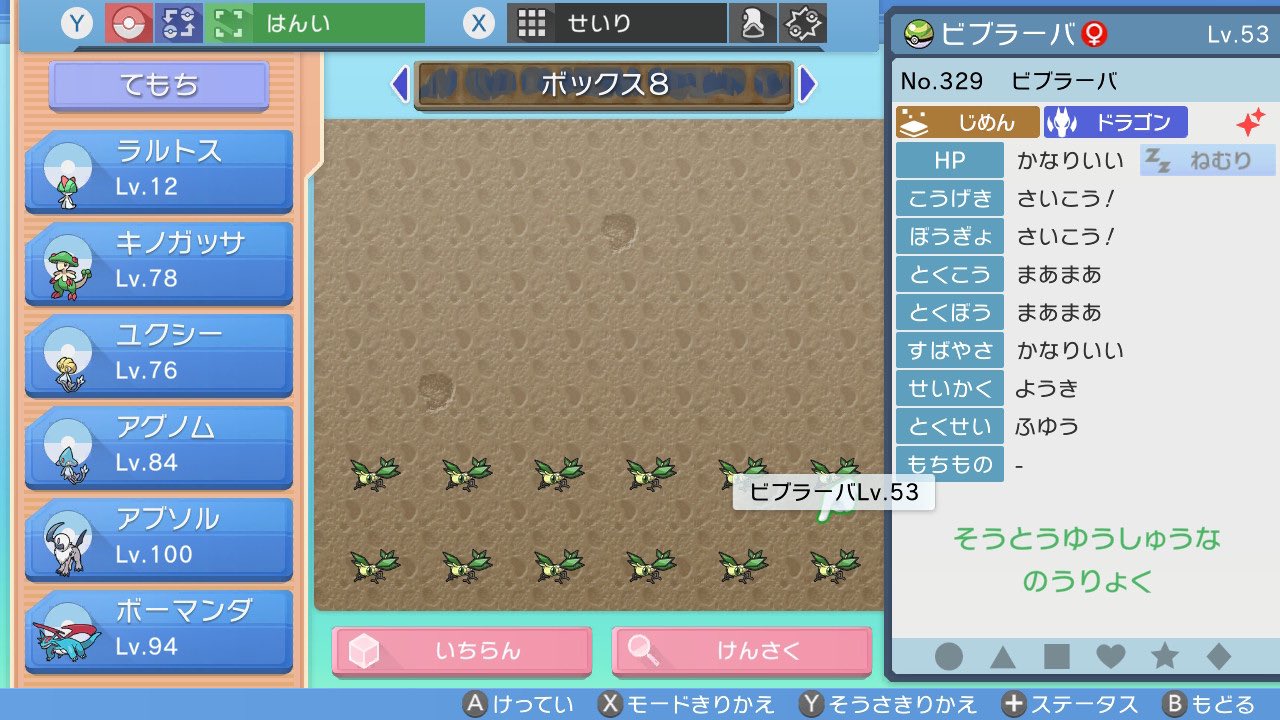The width and height of the screenshot is (1280, 720).
Task: Open the ボックス8 box title selector
Action: coord(604,87)
